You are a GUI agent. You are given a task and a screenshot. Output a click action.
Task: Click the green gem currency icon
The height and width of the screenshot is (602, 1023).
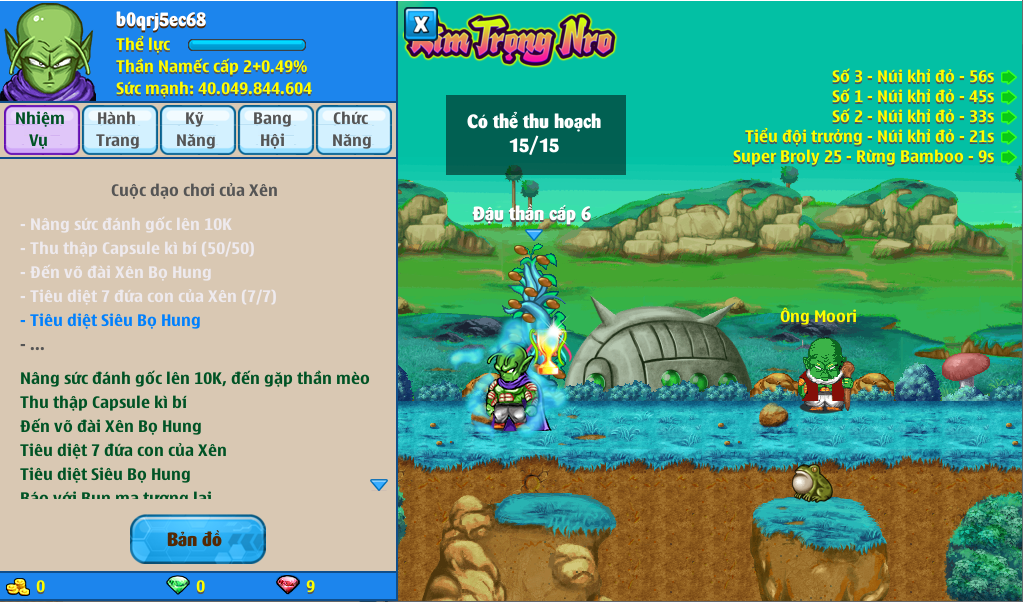177,586
